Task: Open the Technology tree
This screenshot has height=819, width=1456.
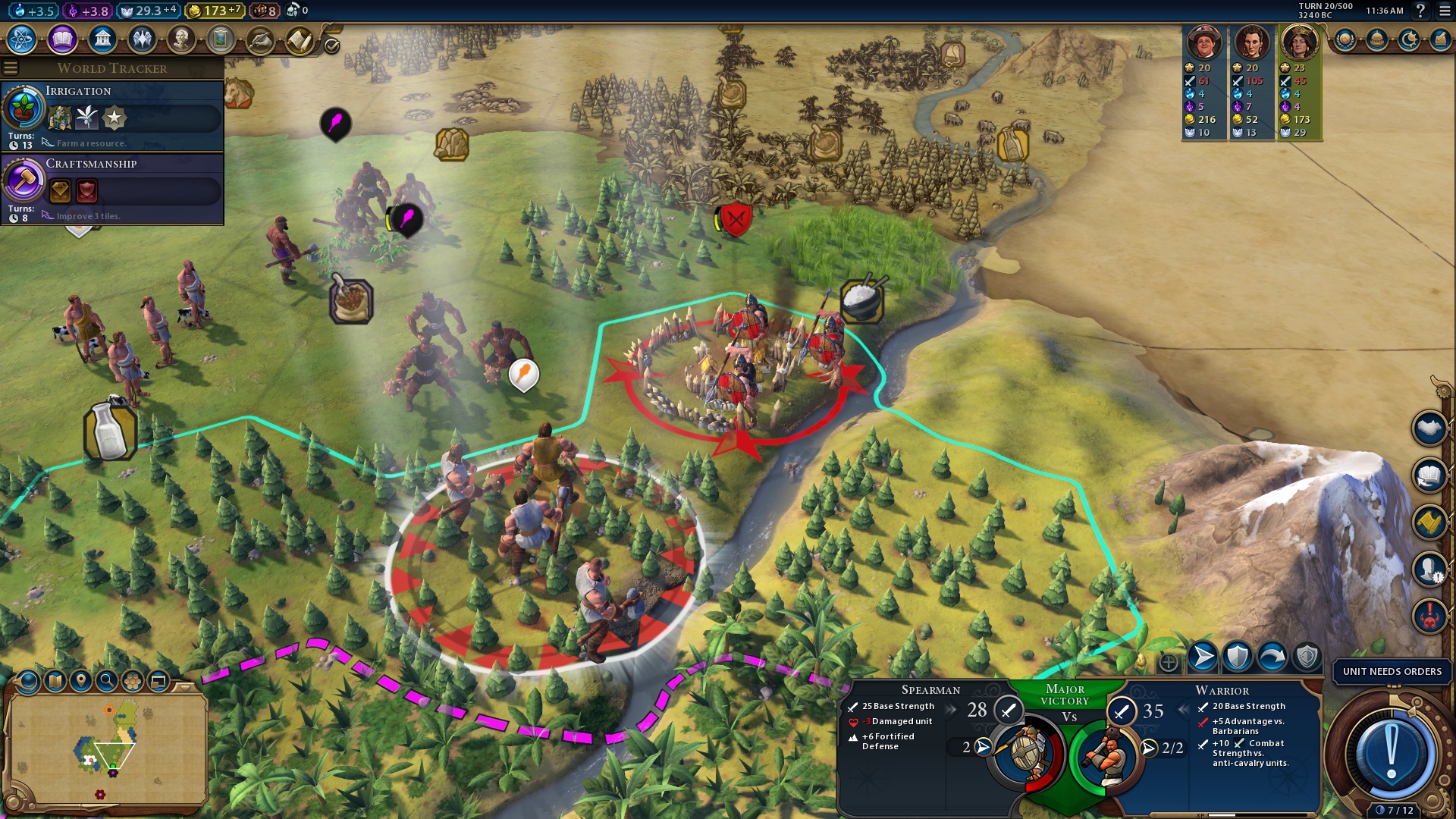Action: click(23, 40)
